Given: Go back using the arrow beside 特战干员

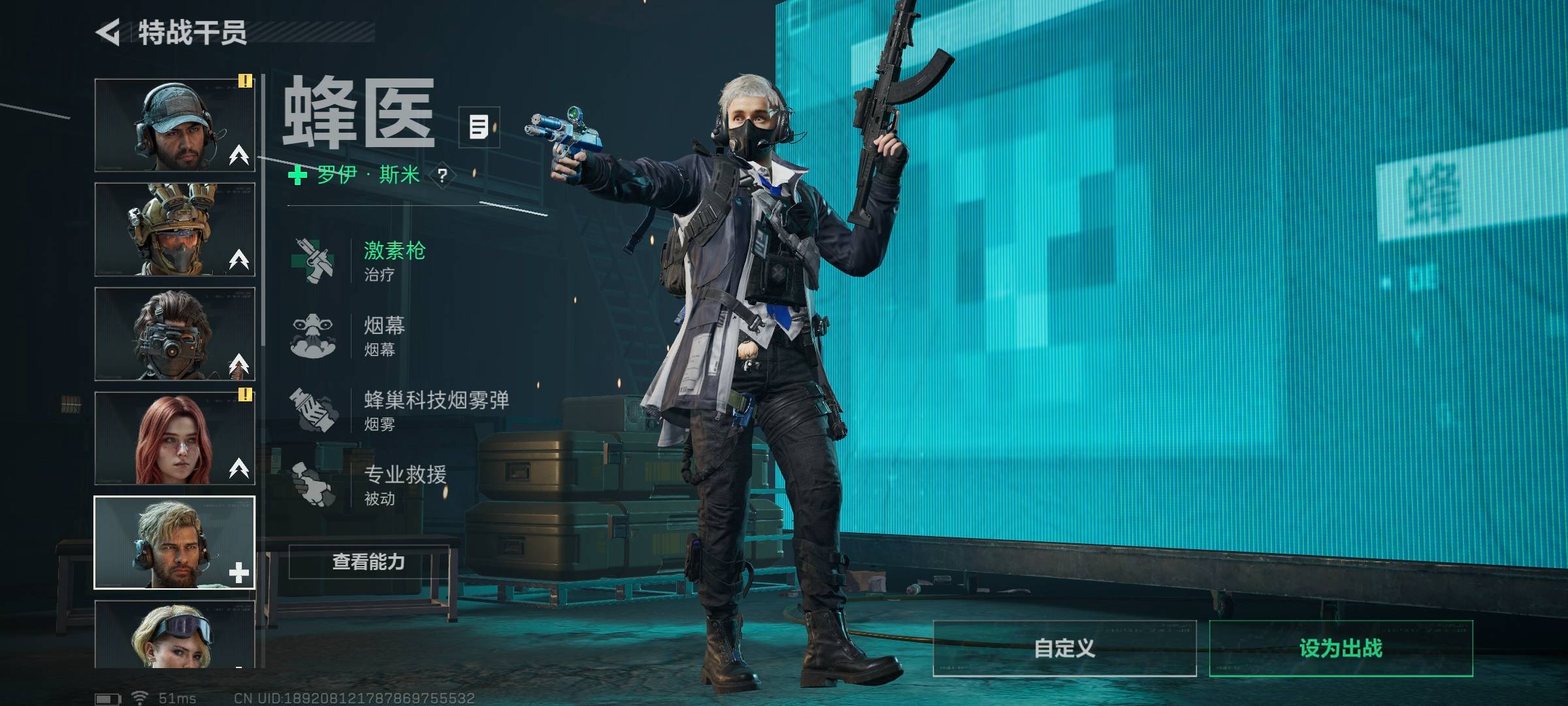Looking at the screenshot, I should (108, 32).
